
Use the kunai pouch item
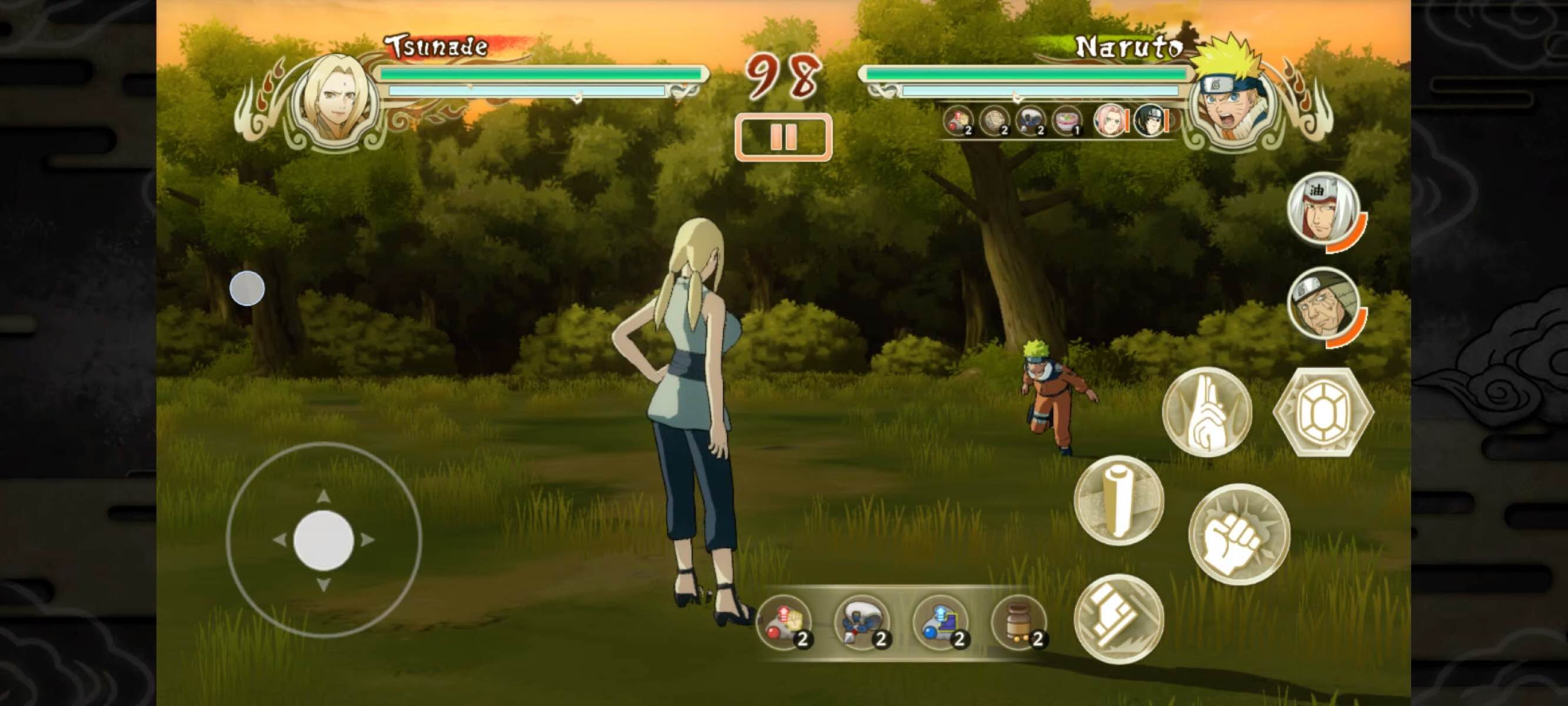coord(863,622)
